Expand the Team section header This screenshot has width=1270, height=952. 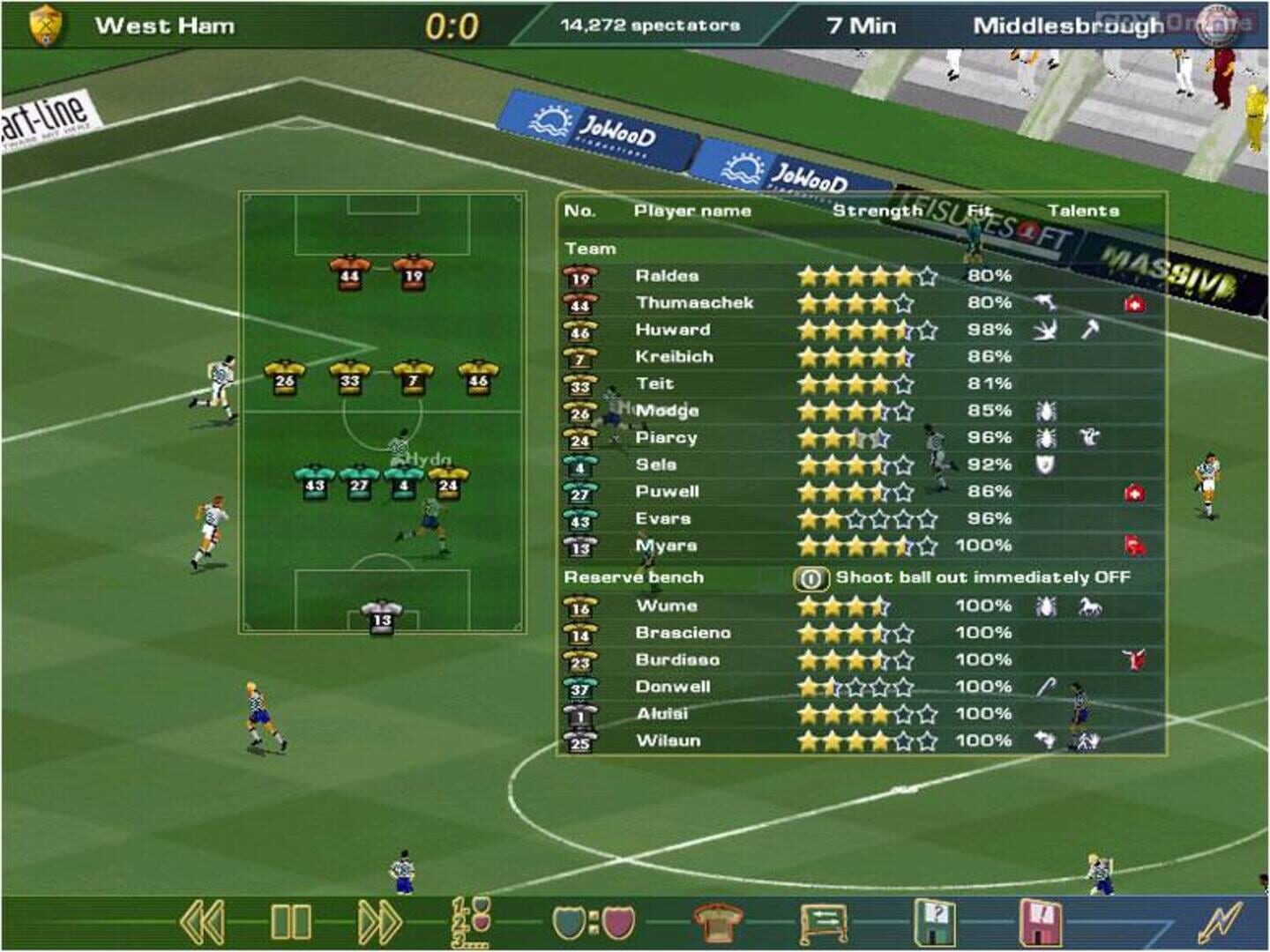(591, 248)
